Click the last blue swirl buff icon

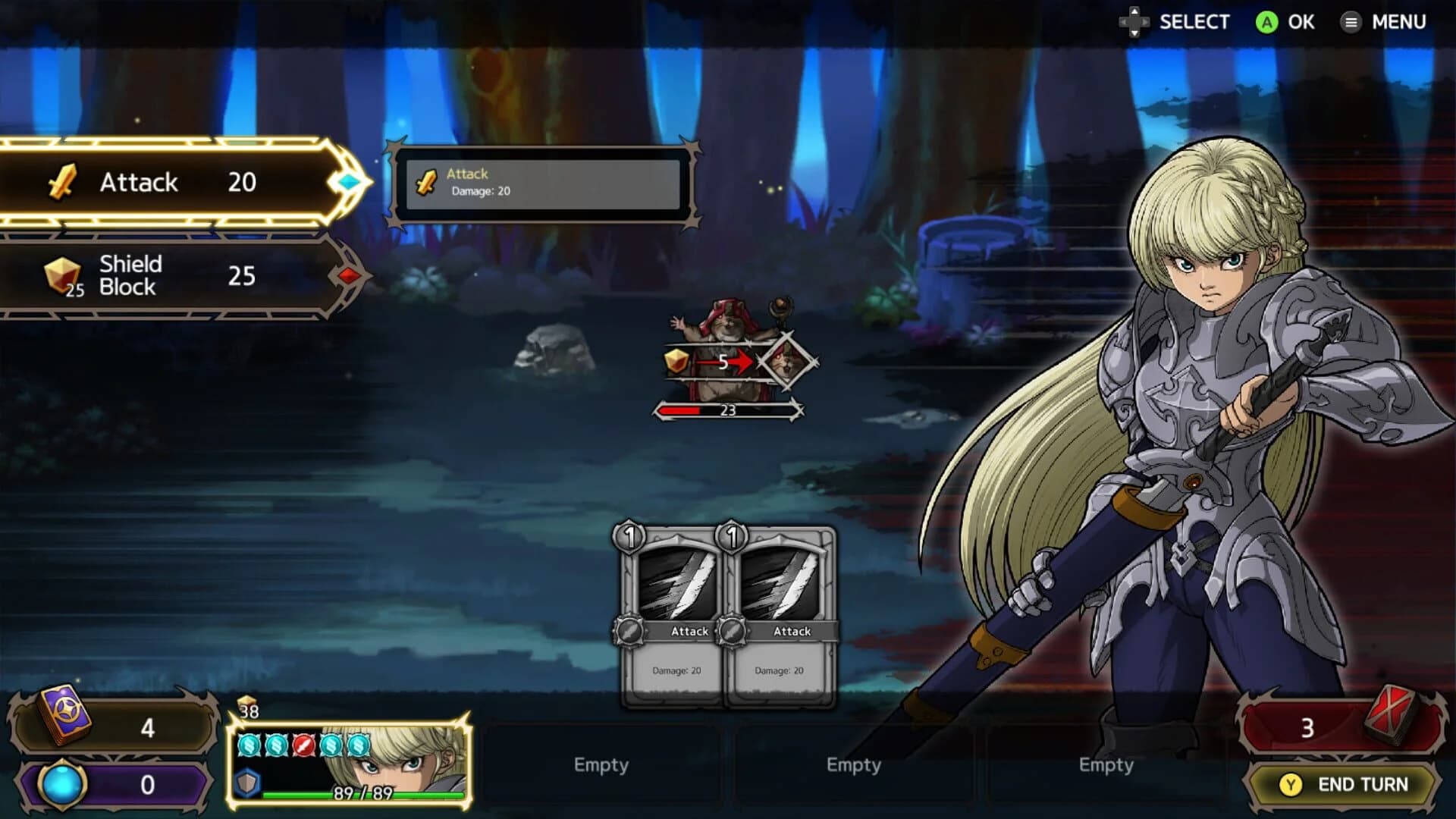[356, 746]
